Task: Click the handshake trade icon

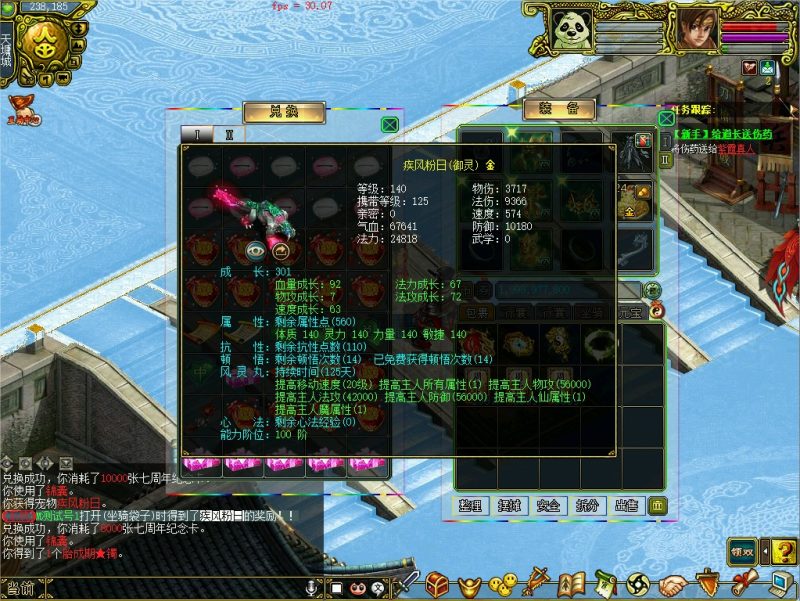Action: click(x=675, y=582)
